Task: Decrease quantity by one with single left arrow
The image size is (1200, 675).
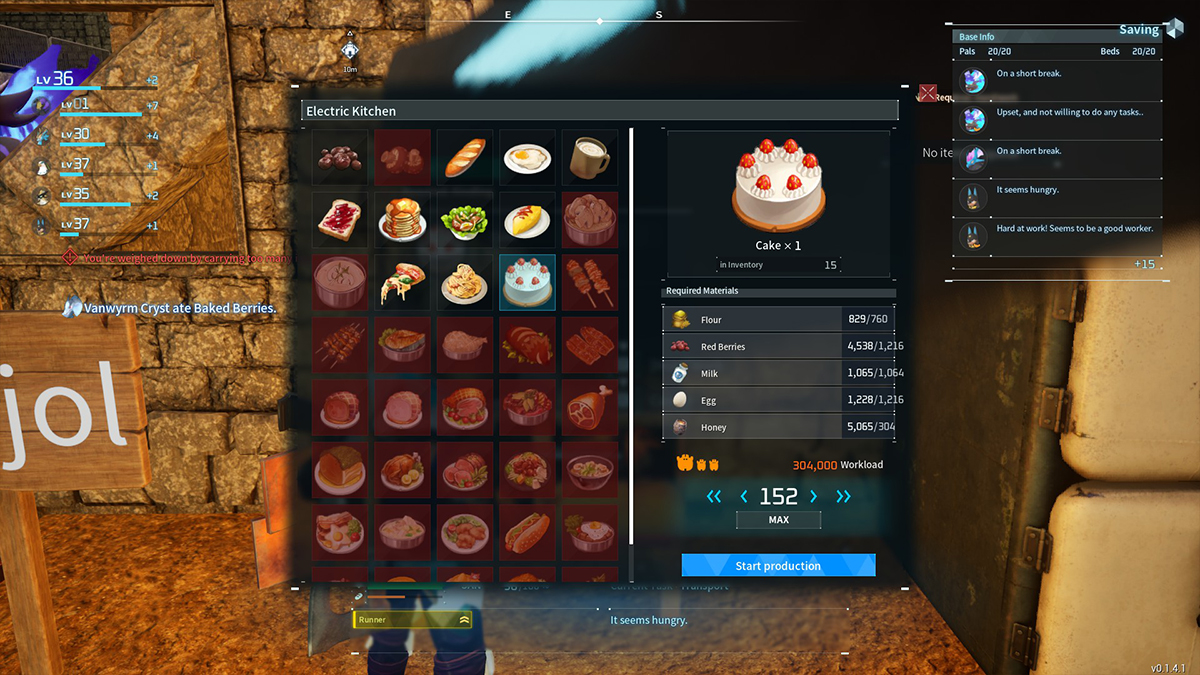Action: [x=743, y=497]
